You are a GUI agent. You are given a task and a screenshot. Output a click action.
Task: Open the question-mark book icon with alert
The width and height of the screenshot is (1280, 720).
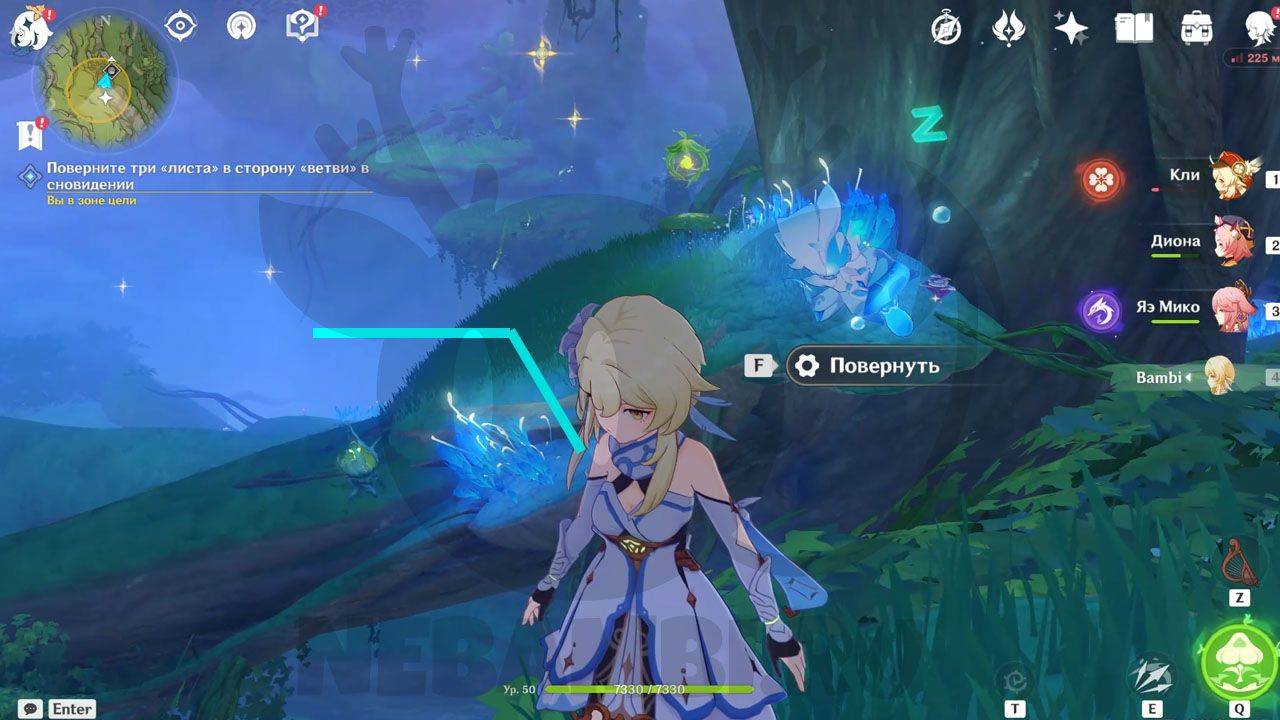pos(301,26)
